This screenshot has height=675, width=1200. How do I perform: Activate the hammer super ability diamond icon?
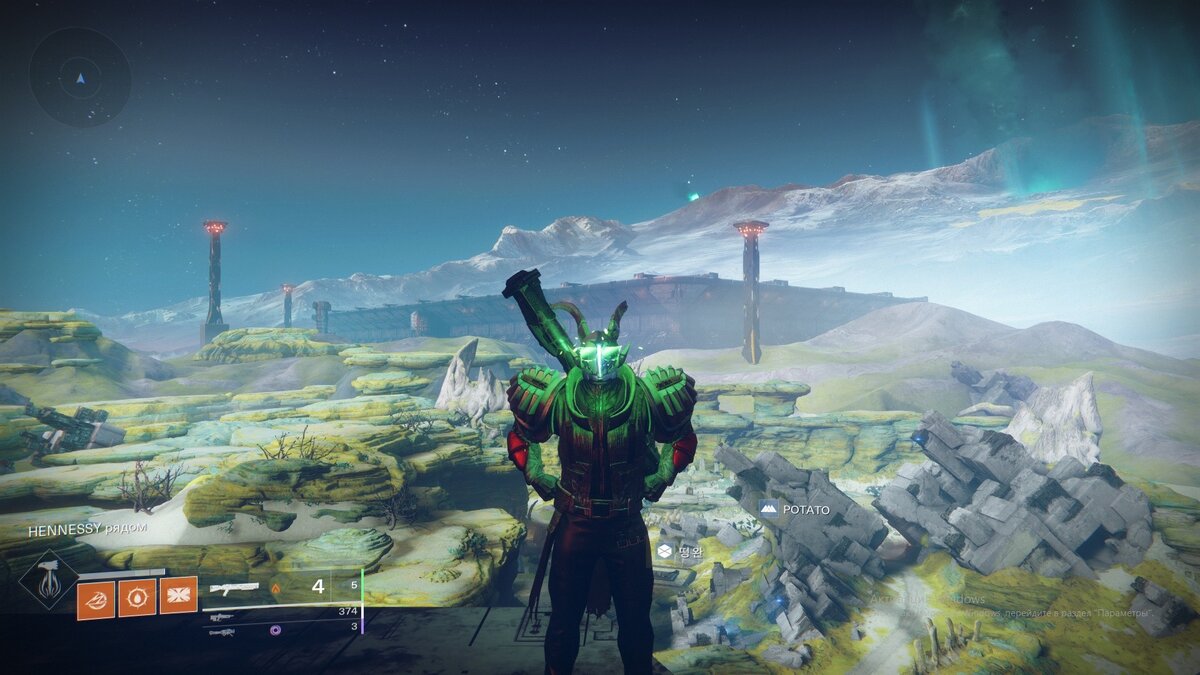pyautogui.click(x=48, y=580)
